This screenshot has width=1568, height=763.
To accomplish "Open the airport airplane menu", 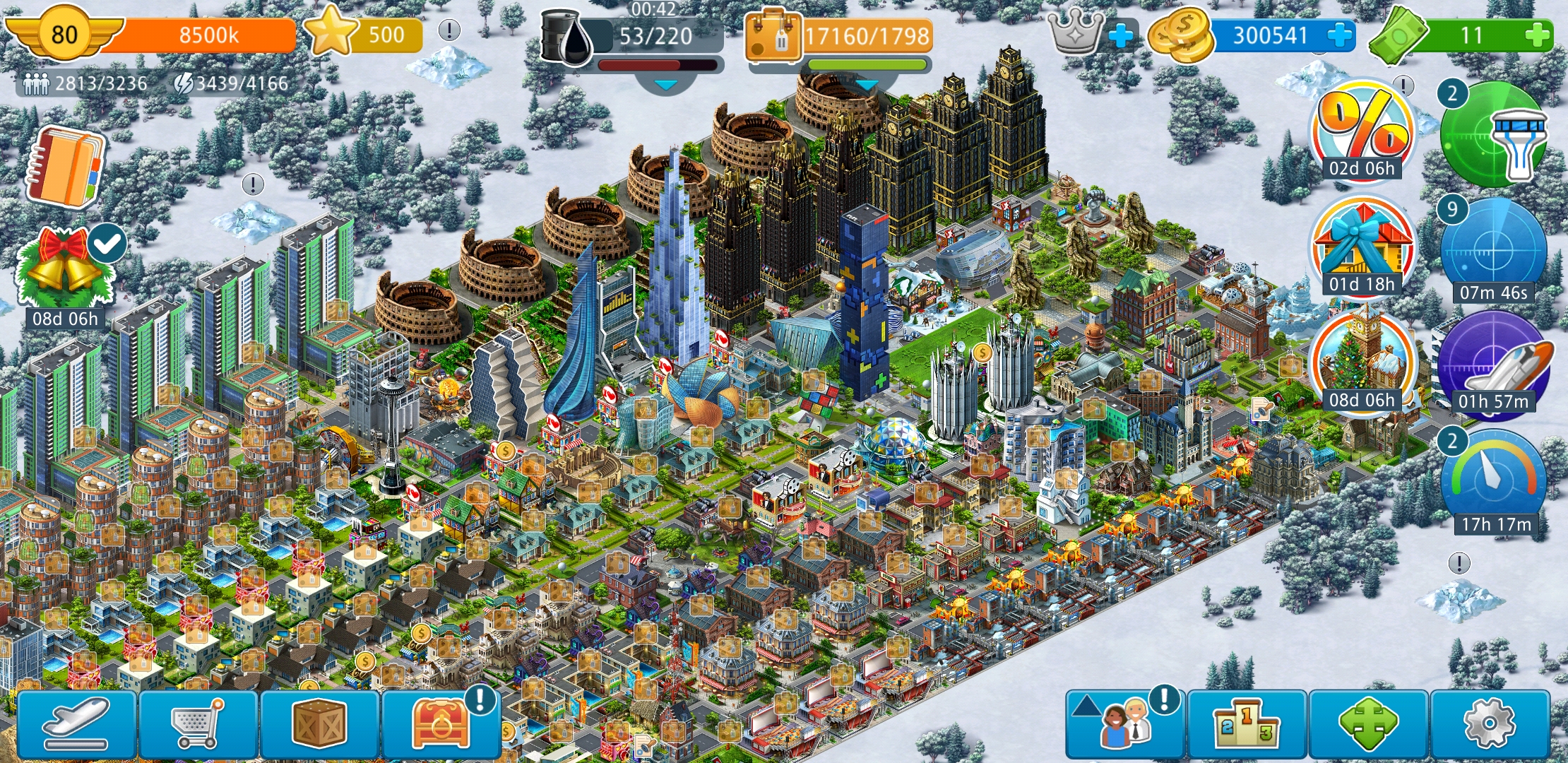I will coord(76,725).
